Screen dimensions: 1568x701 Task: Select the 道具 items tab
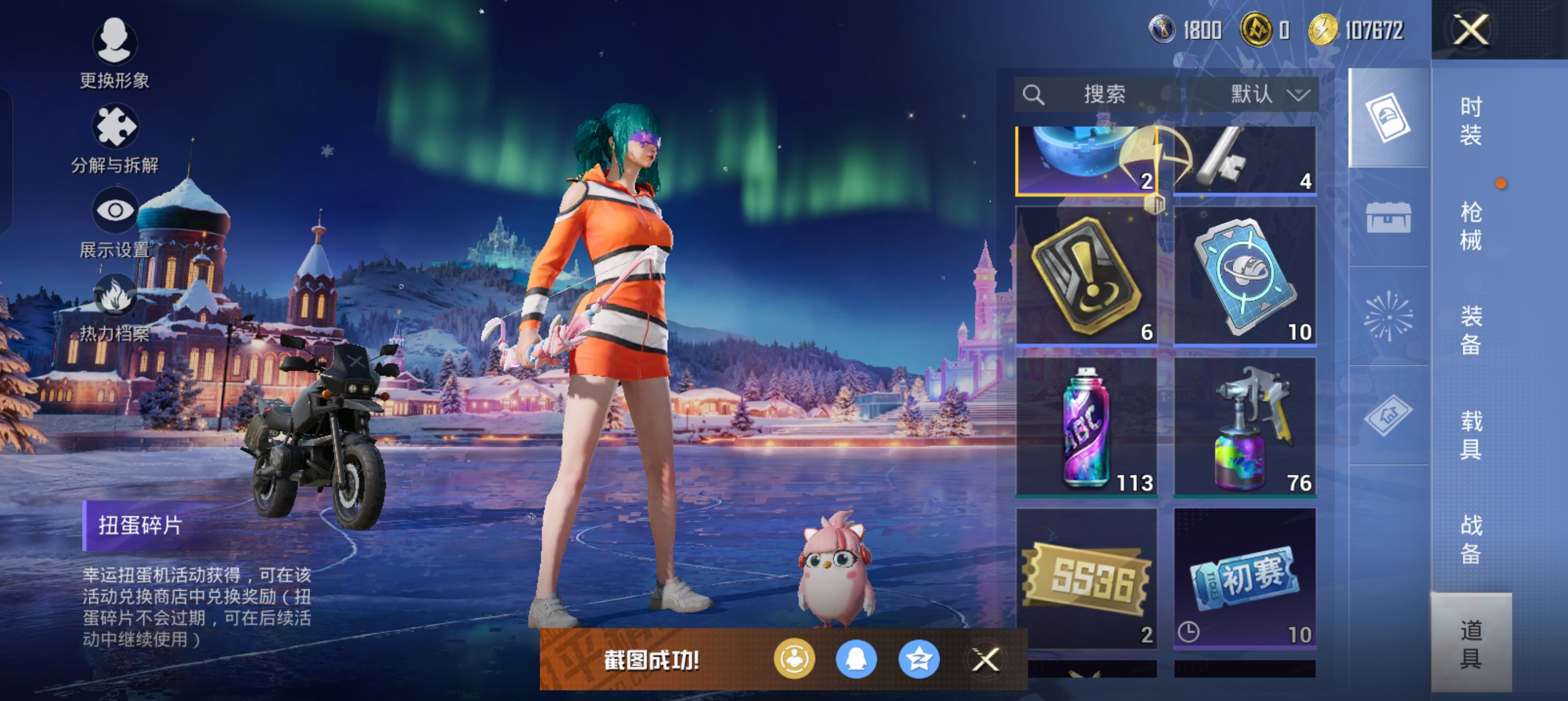[1471, 643]
